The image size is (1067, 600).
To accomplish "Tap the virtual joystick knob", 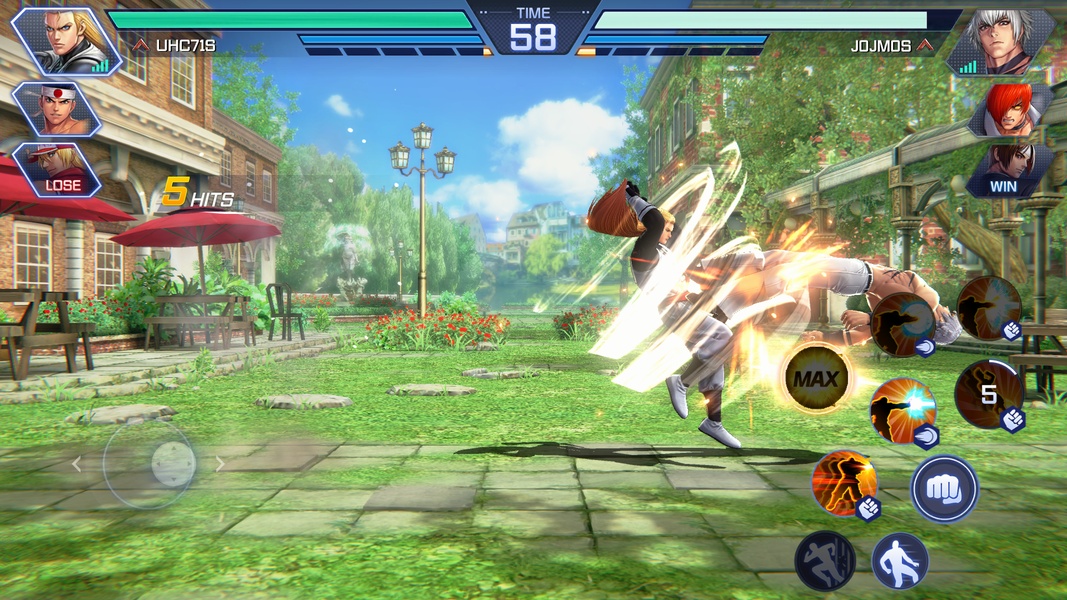I will point(172,463).
